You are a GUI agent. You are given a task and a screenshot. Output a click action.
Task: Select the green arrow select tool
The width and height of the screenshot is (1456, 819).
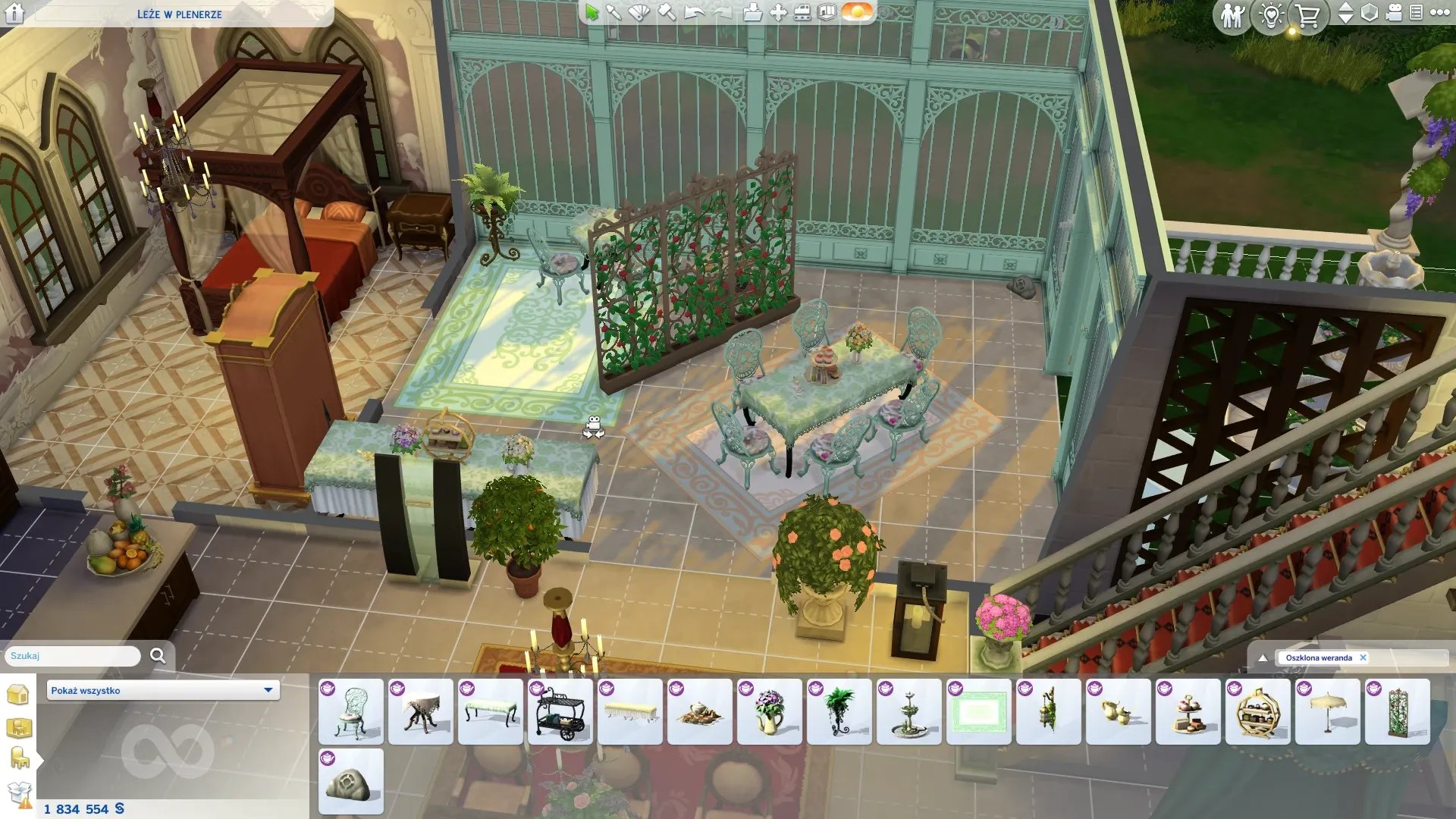pyautogui.click(x=591, y=12)
